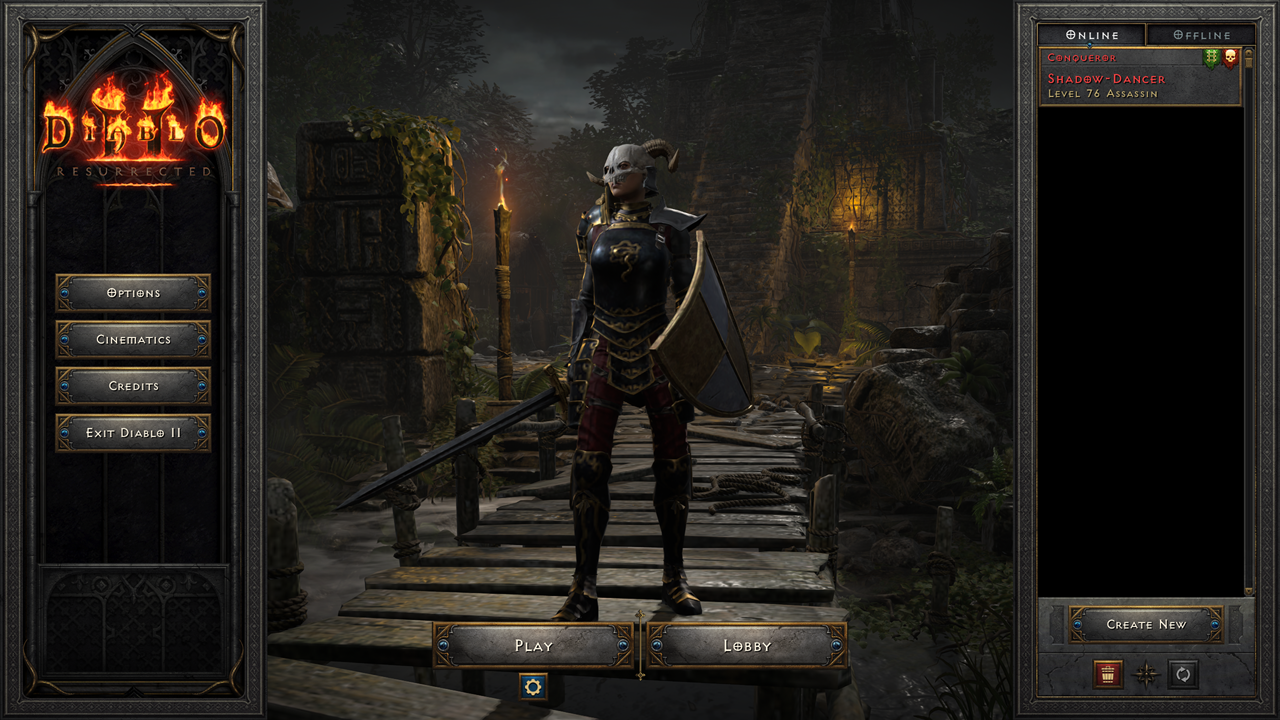The height and width of the screenshot is (720, 1280).
Task: Switch to the Online tab
Action: pos(1094,34)
